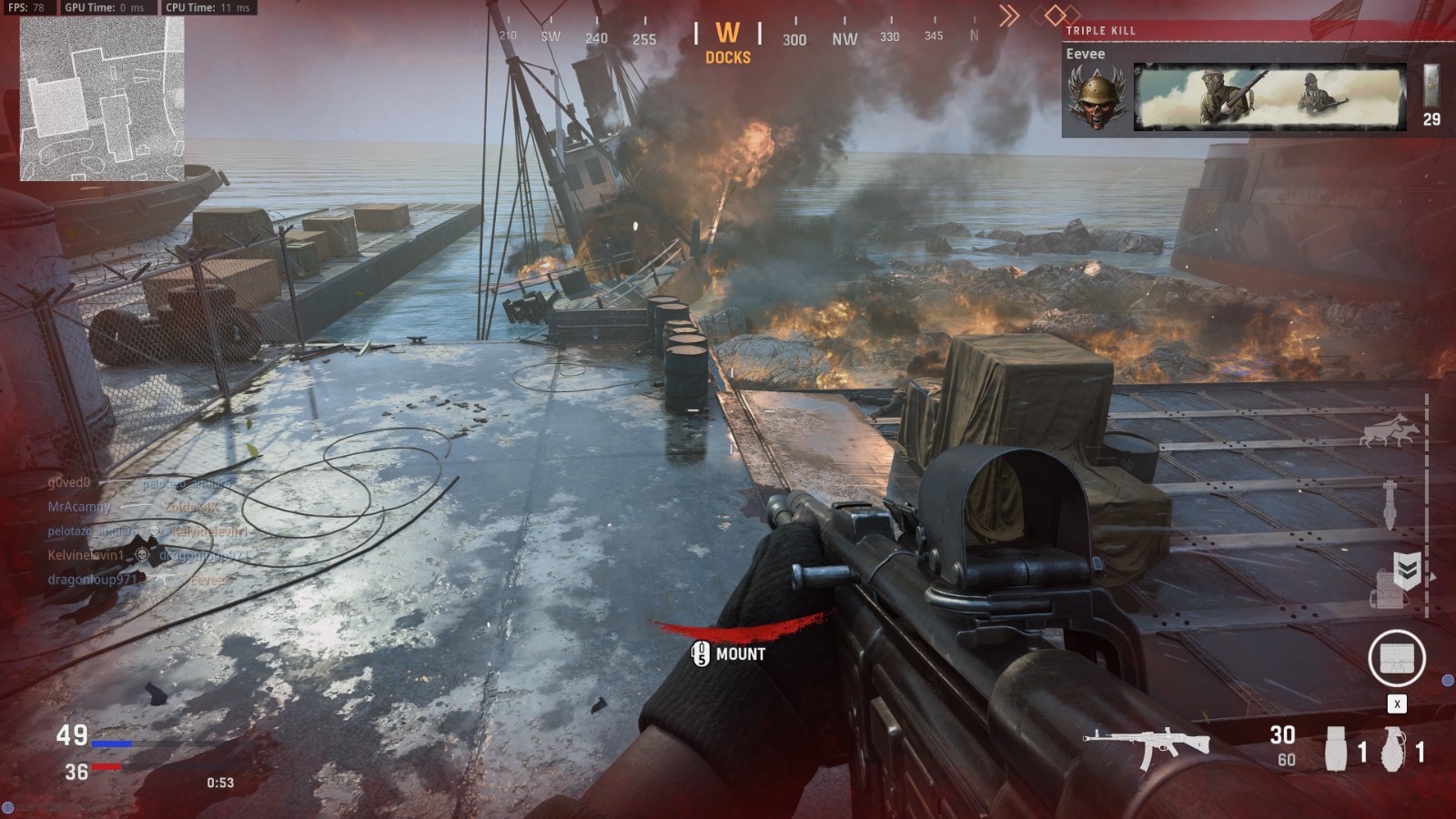Open the minimap in the corner

pyautogui.click(x=102, y=98)
